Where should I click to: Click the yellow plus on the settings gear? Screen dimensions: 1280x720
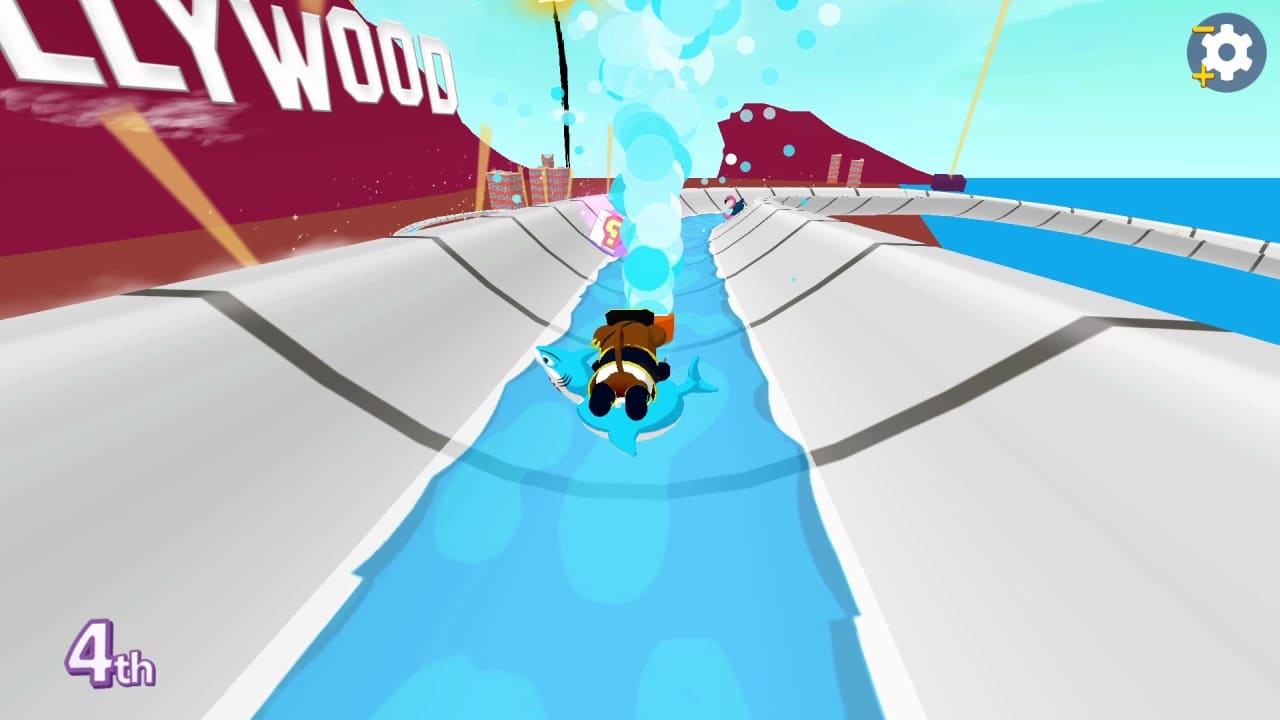coord(1202,76)
